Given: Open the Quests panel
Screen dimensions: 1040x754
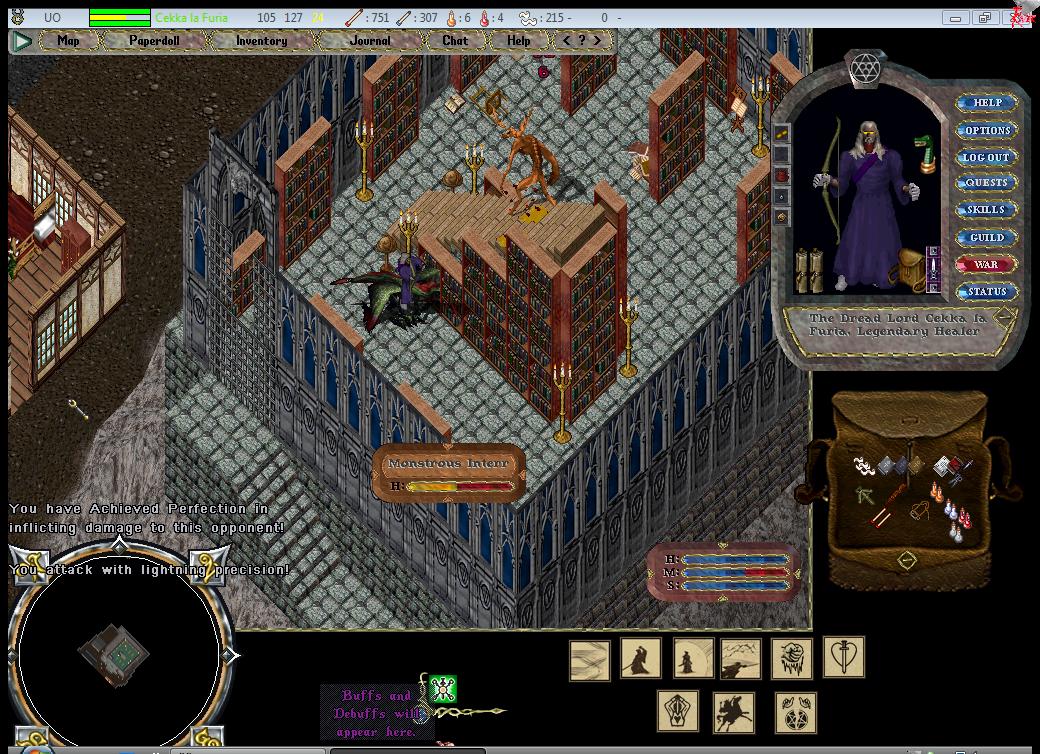Looking at the screenshot, I should [986, 183].
